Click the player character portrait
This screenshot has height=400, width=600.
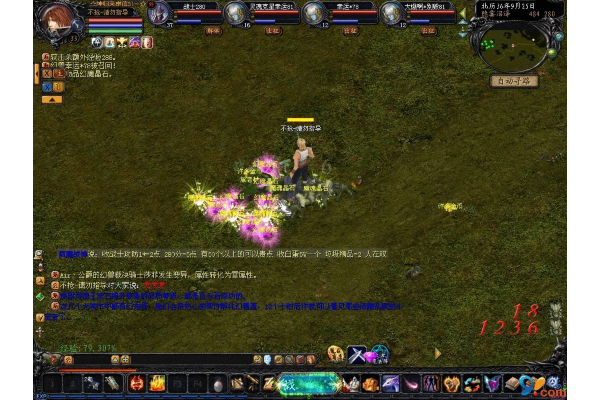[x=59, y=20]
